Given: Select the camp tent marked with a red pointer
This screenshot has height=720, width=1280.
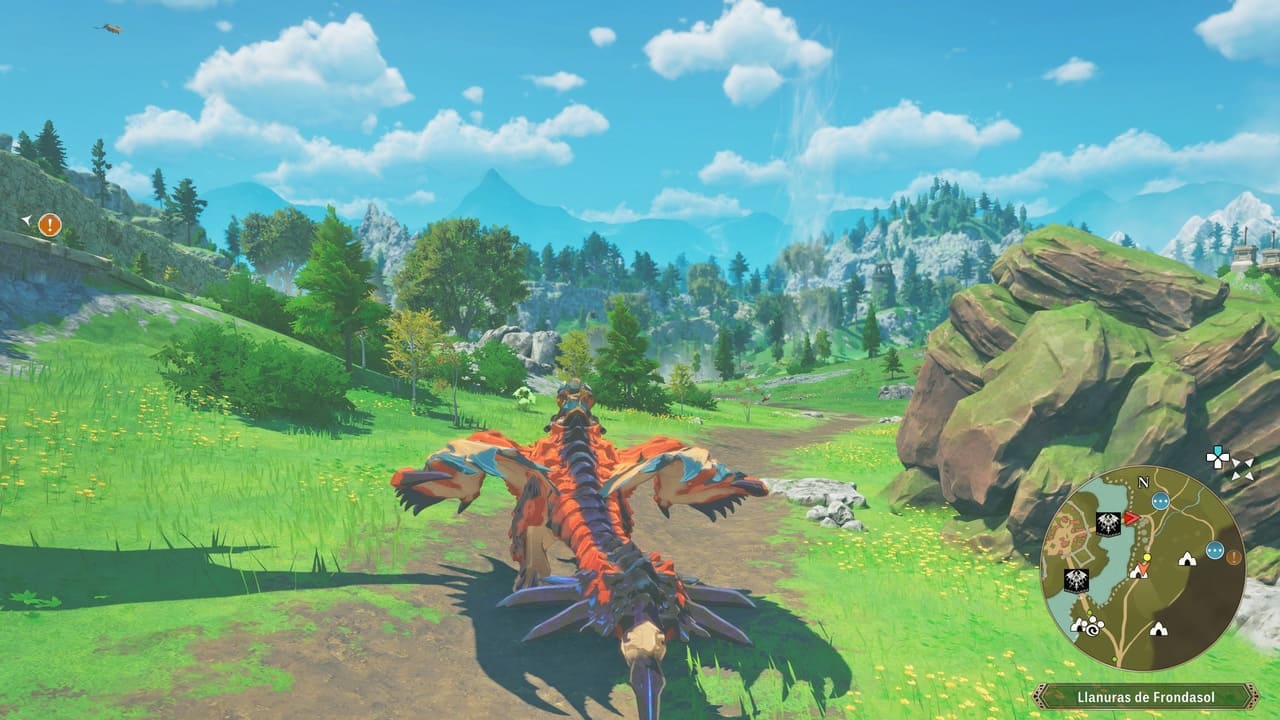Looking at the screenshot, I should (x=1138, y=571).
